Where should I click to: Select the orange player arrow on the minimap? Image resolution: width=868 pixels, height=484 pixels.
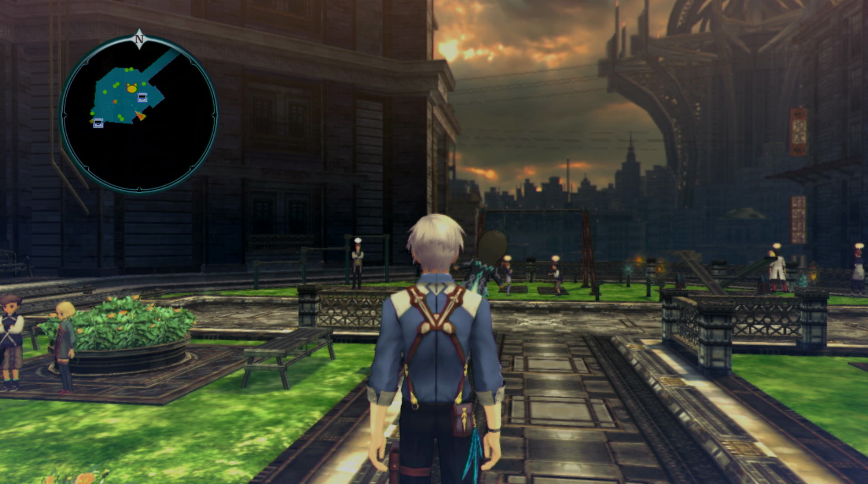tap(140, 116)
